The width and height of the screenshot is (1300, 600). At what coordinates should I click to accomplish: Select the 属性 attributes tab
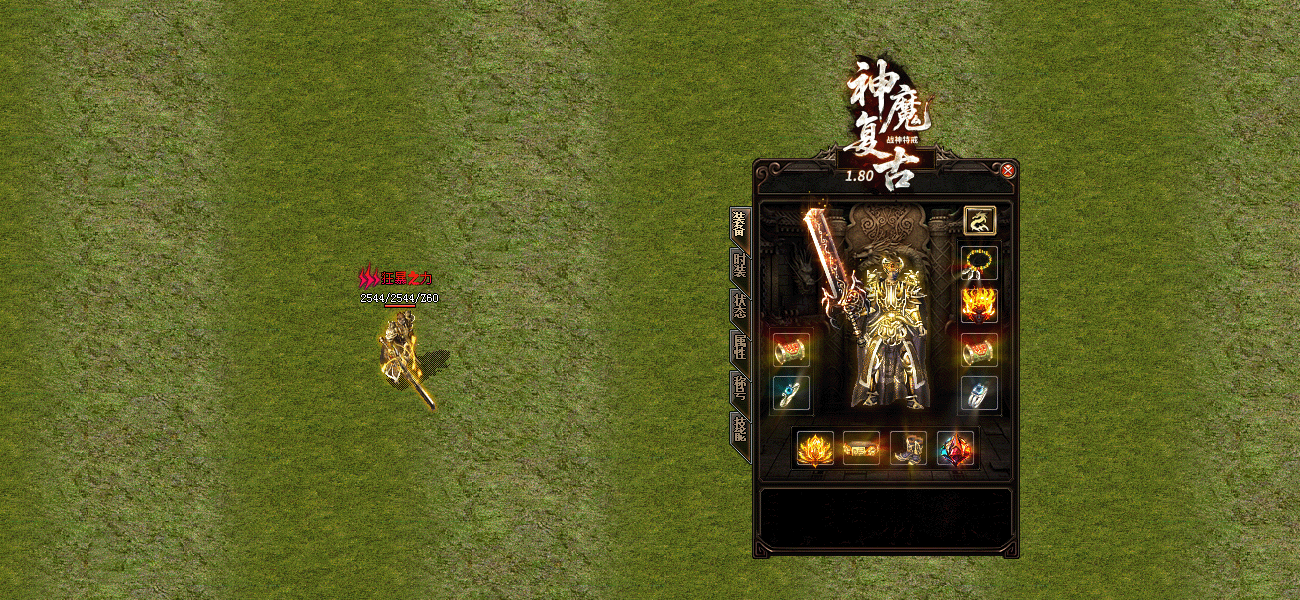tap(739, 350)
